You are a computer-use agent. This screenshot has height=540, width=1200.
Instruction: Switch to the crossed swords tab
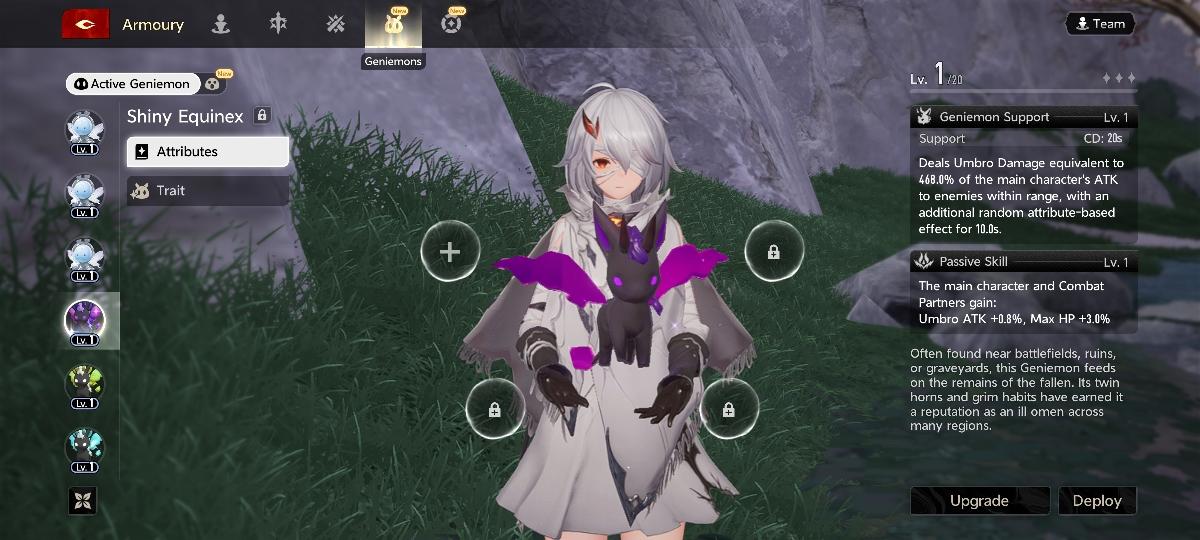[x=336, y=24]
